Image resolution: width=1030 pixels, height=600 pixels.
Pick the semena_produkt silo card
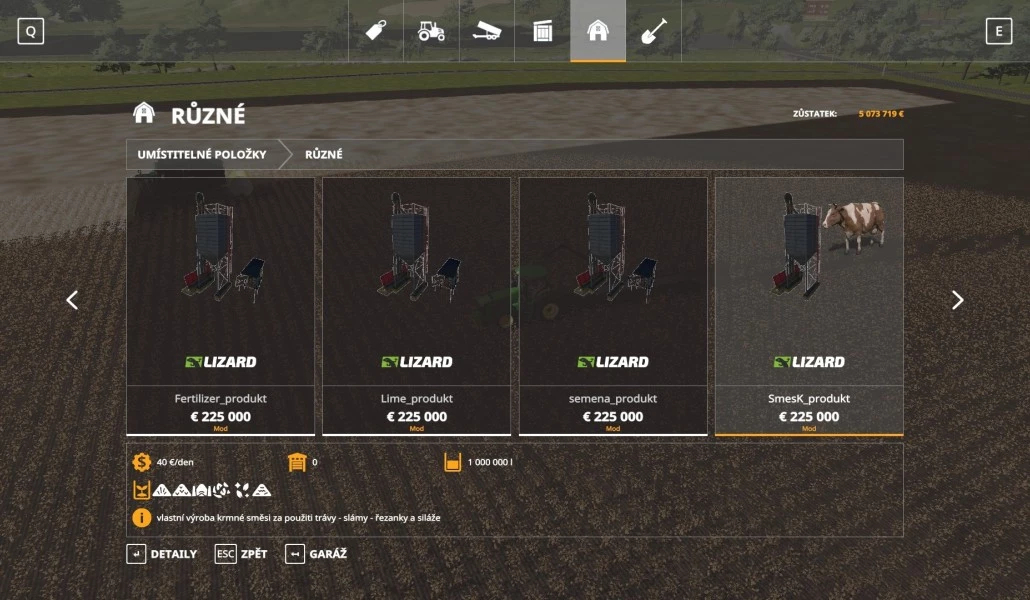[x=612, y=305]
